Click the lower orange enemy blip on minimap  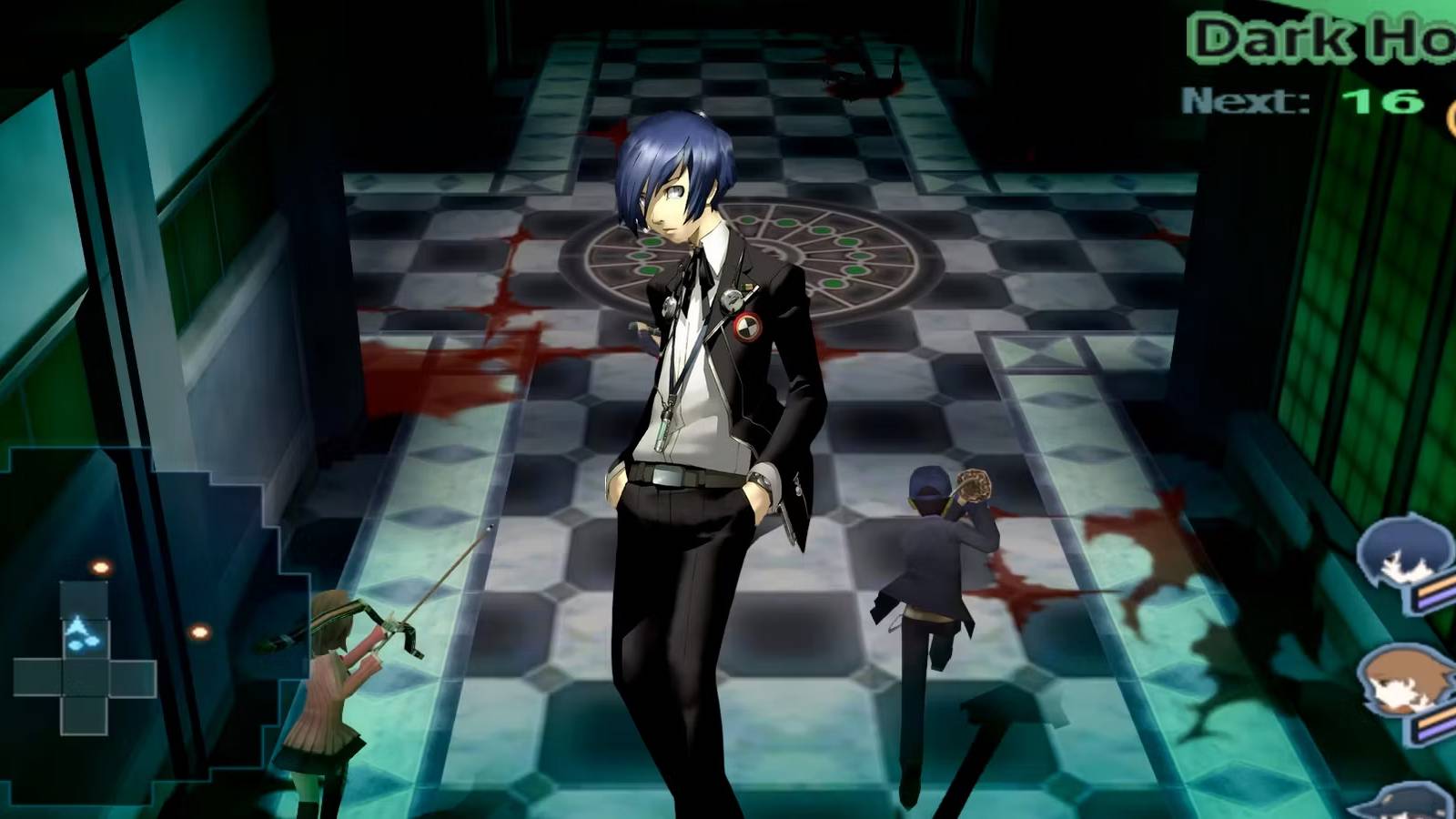click(x=200, y=632)
